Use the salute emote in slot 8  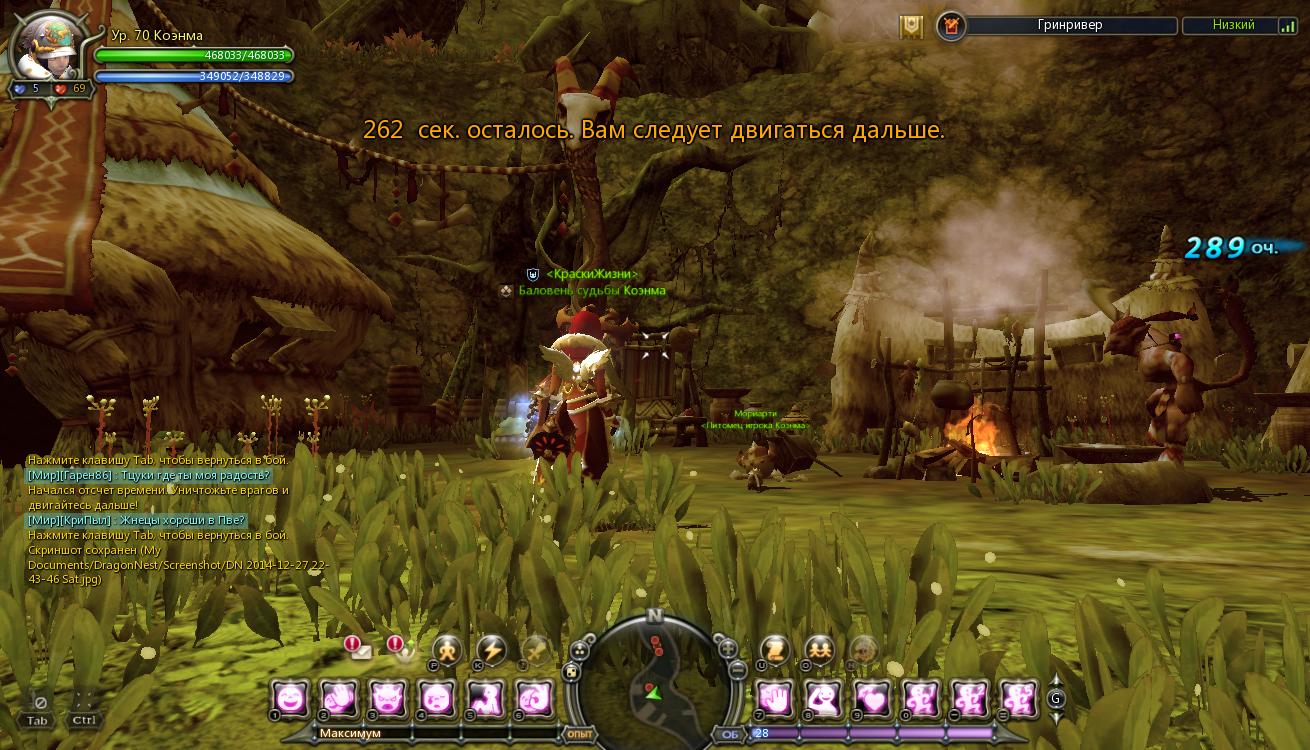point(823,698)
